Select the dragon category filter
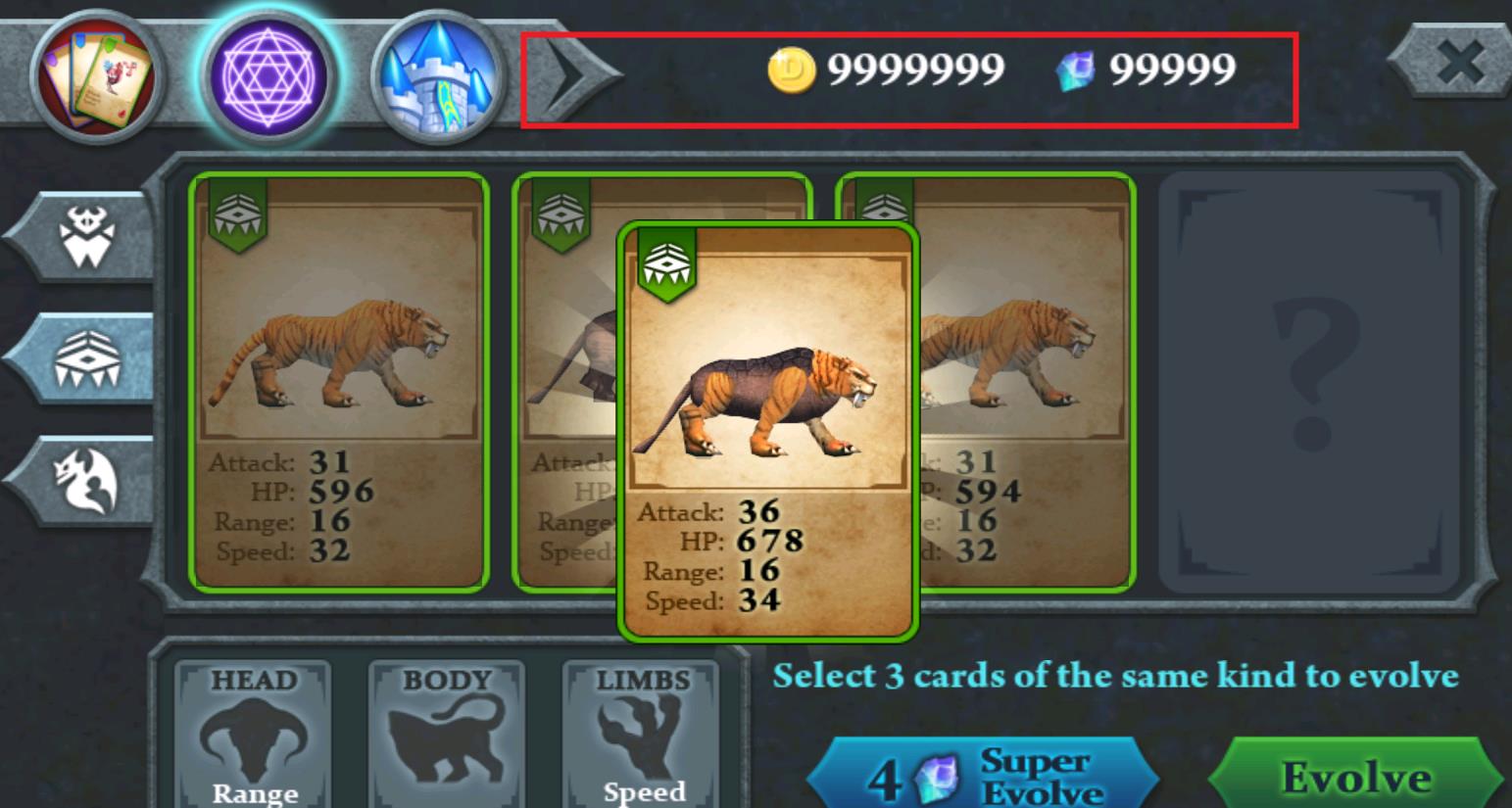This screenshot has height=808, width=1512. (86, 481)
